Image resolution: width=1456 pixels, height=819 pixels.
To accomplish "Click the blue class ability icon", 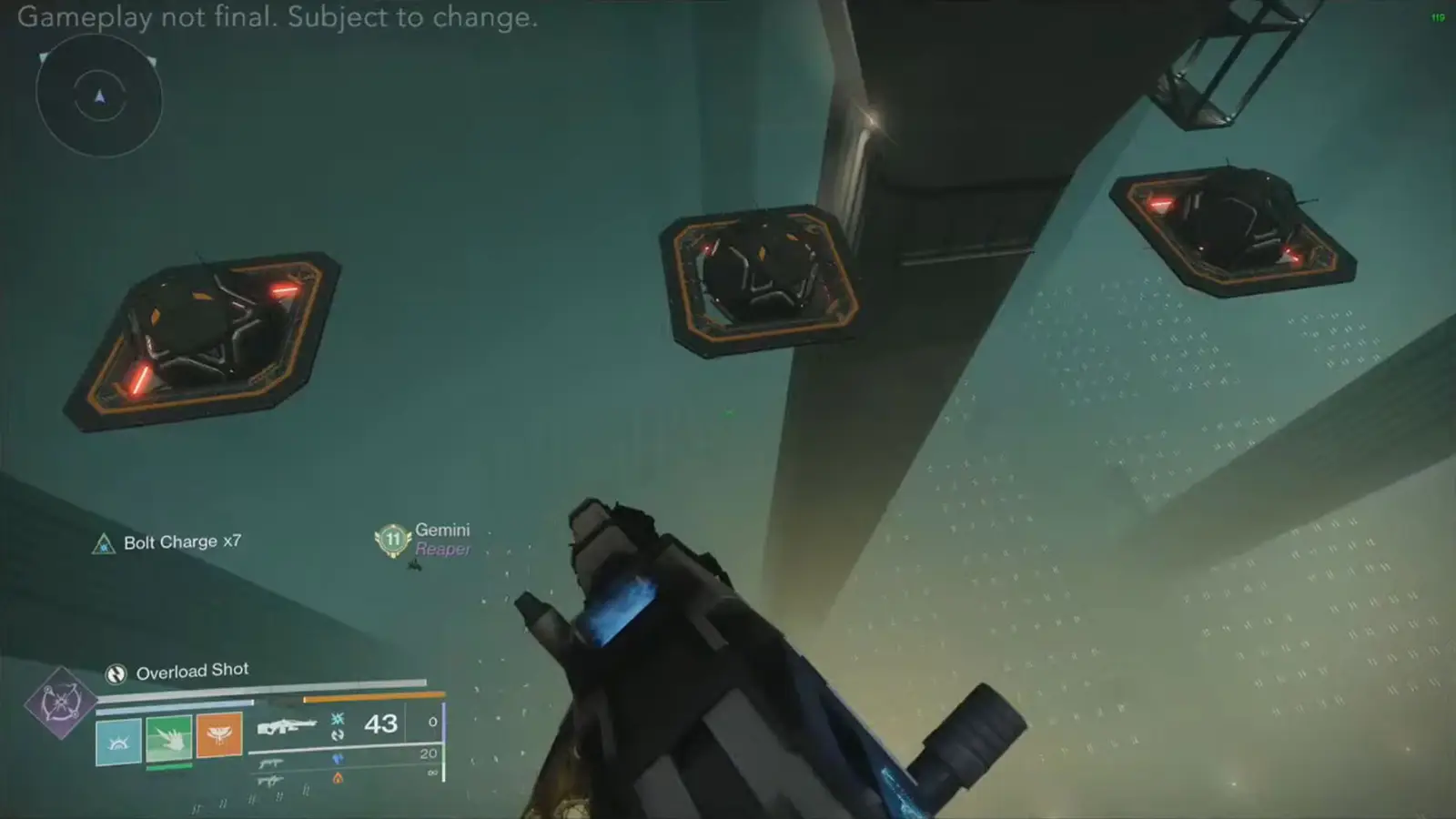I will coord(118,741).
